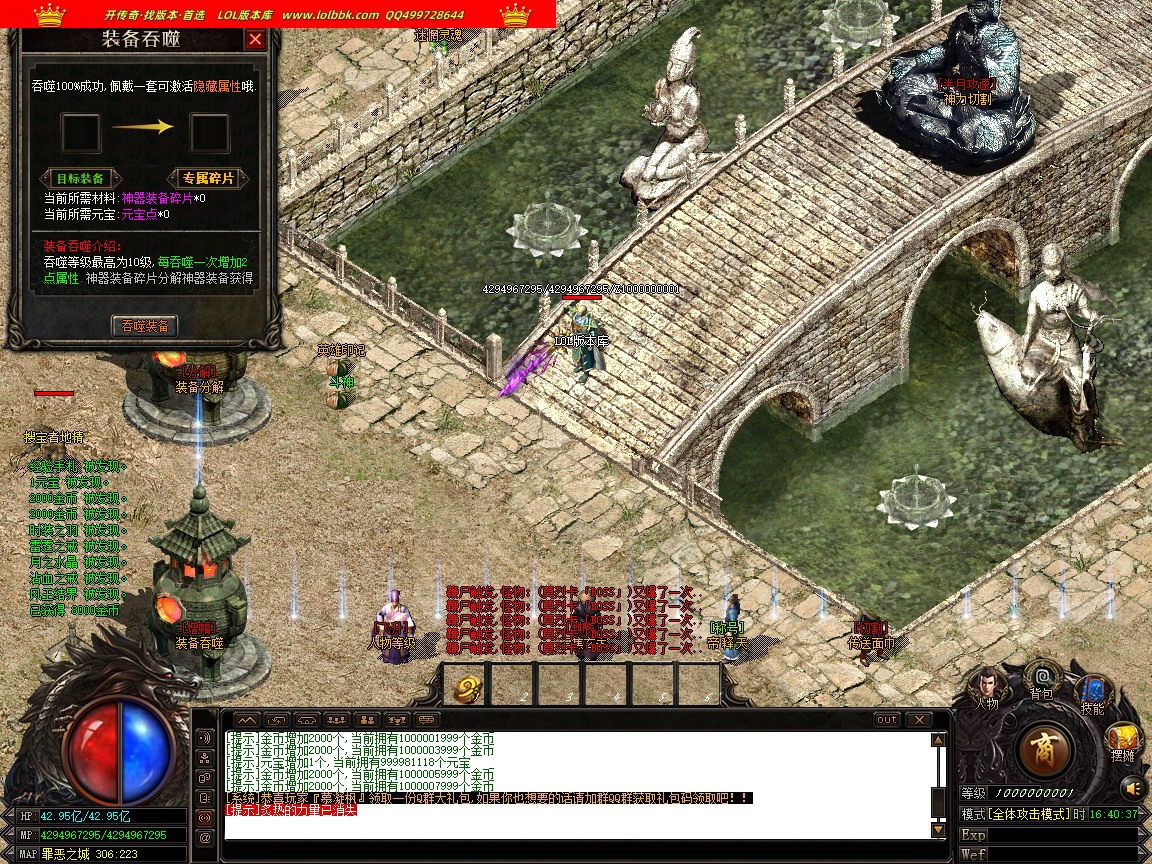Use the gold item in hotbar slot 1
This screenshot has height=864, width=1152.
(467, 687)
